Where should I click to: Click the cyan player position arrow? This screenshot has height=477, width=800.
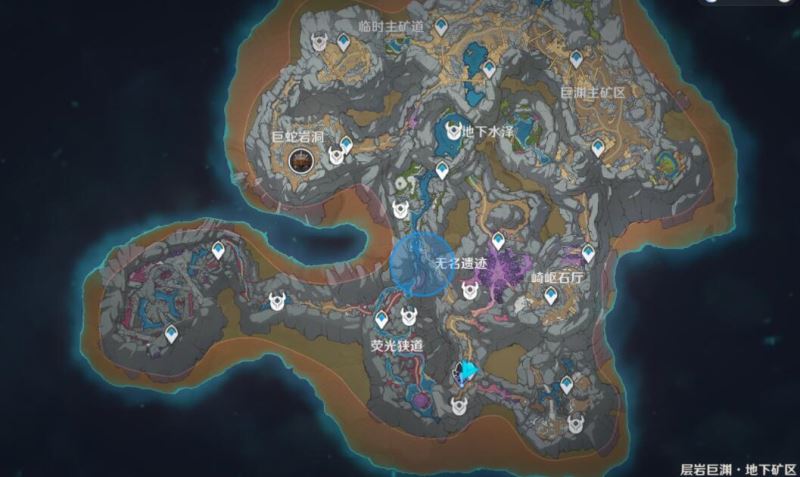coord(465,373)
